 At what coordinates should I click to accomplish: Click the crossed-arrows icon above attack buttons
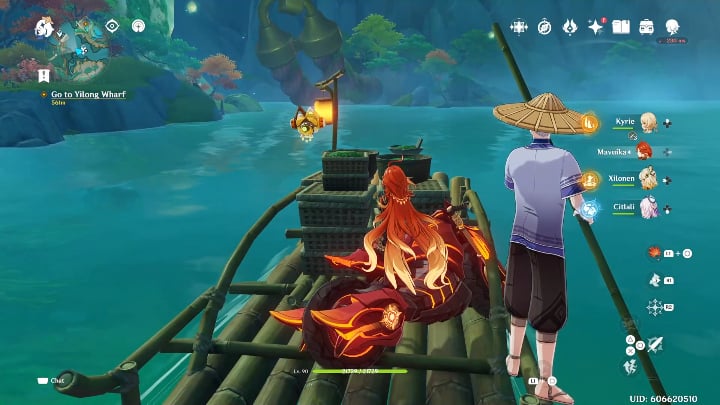tap(654, 307)
